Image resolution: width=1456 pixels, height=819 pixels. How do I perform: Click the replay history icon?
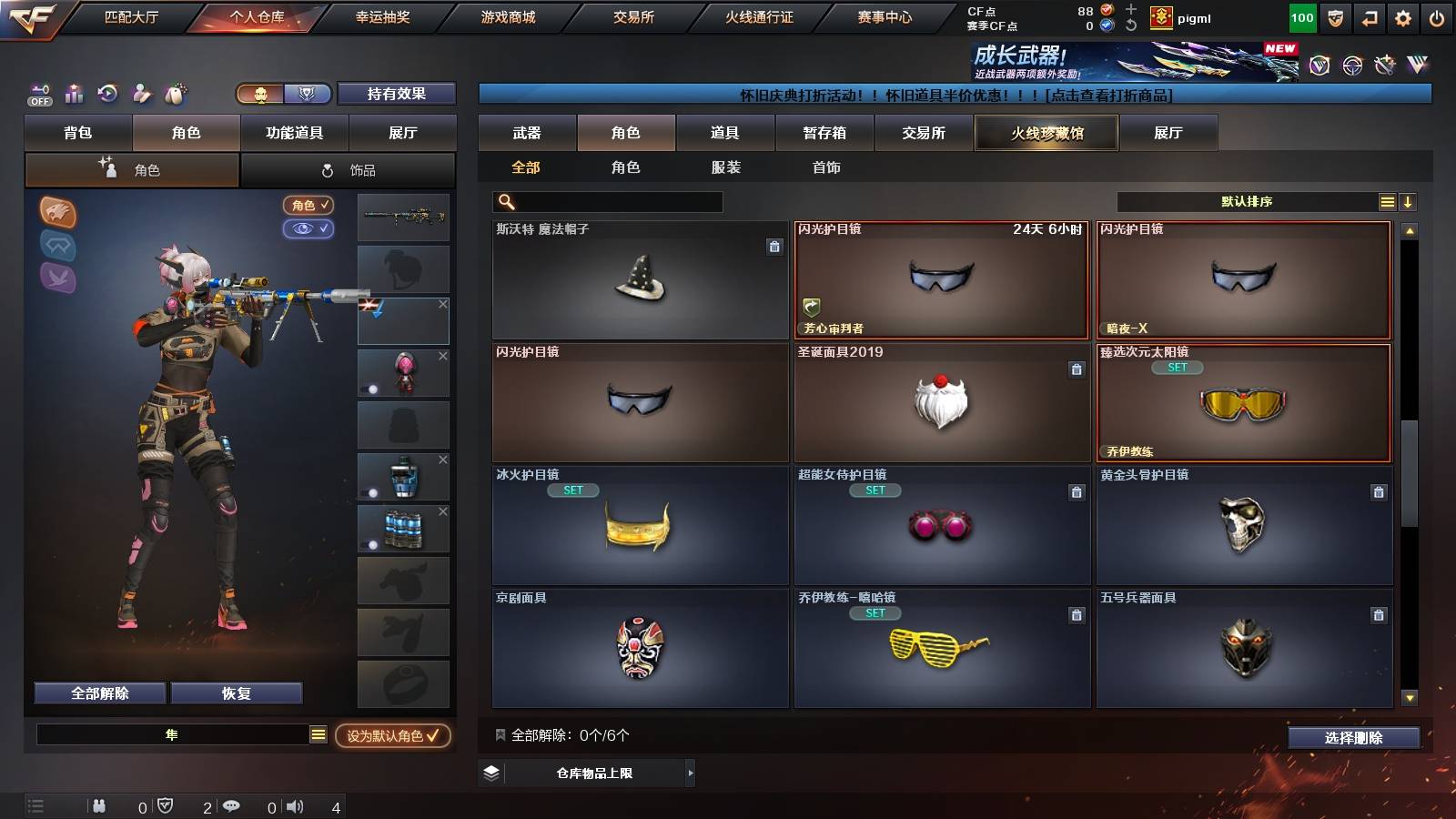tap(108, 94)
